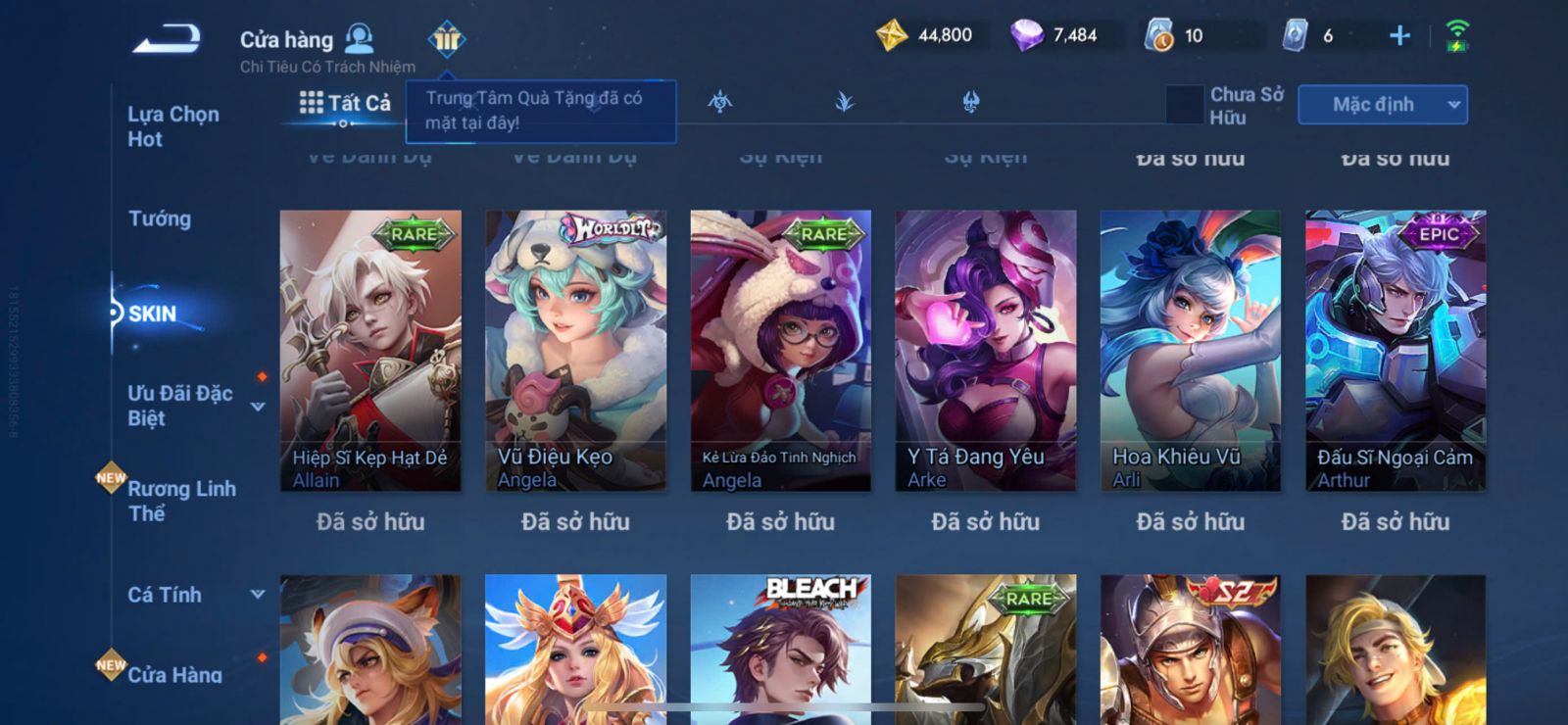Choose Vũ Điệu Kẹo Angela skin
Image resolution: width=1568 pixels, height=725 pixels.
(x=575, y=350)
